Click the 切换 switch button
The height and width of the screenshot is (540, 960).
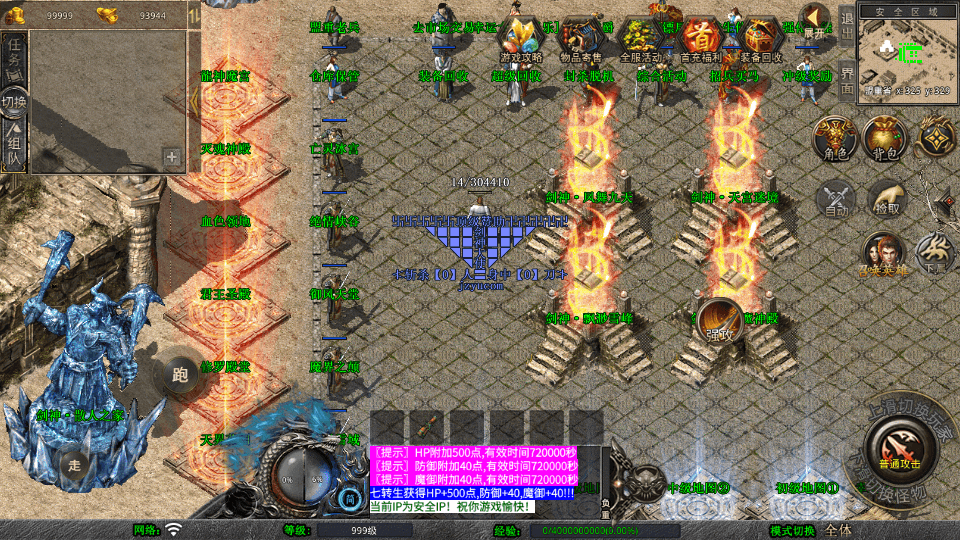click(x=14, y=102)
